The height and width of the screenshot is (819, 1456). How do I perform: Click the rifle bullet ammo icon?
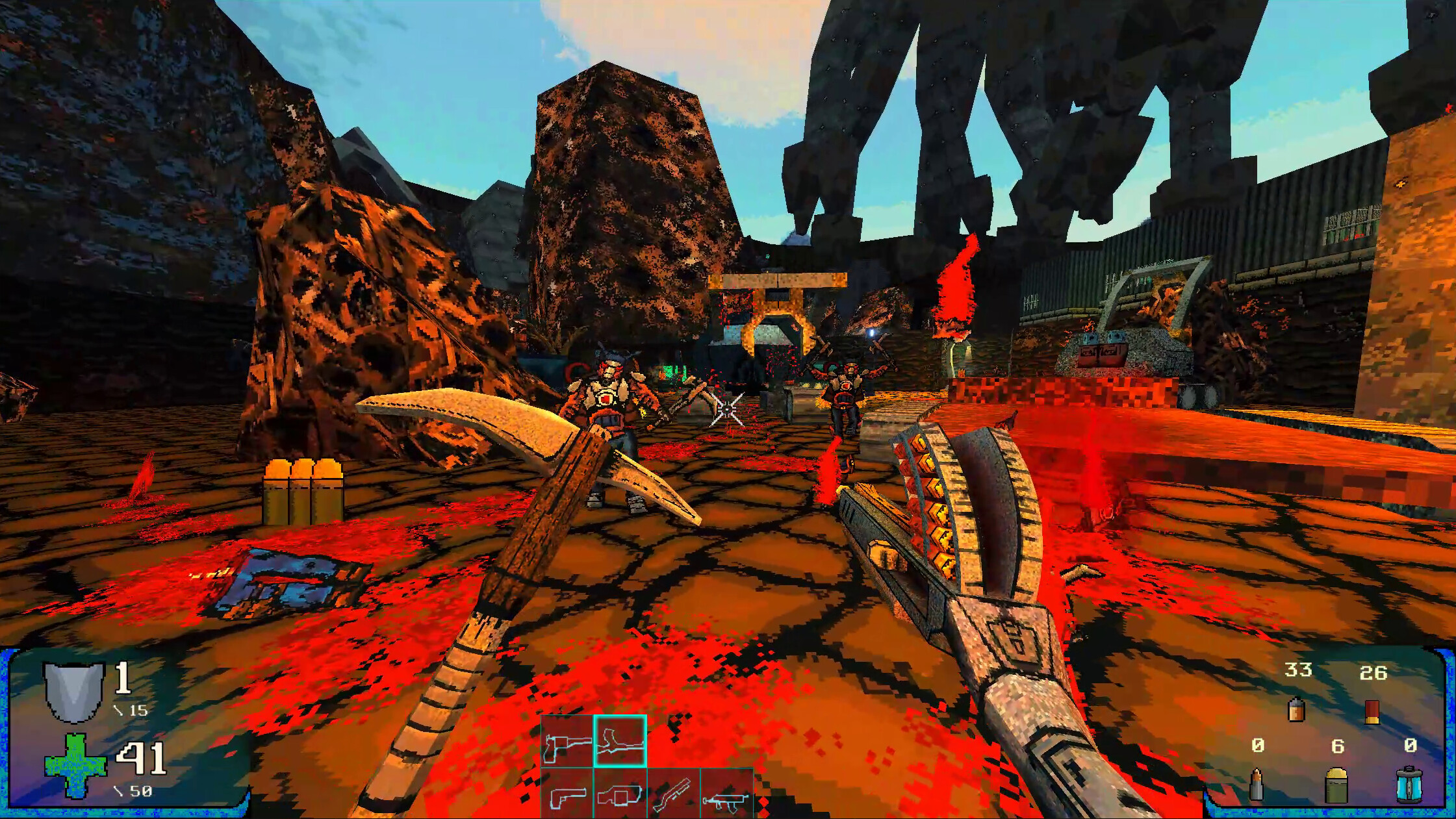coord(1257,785)
